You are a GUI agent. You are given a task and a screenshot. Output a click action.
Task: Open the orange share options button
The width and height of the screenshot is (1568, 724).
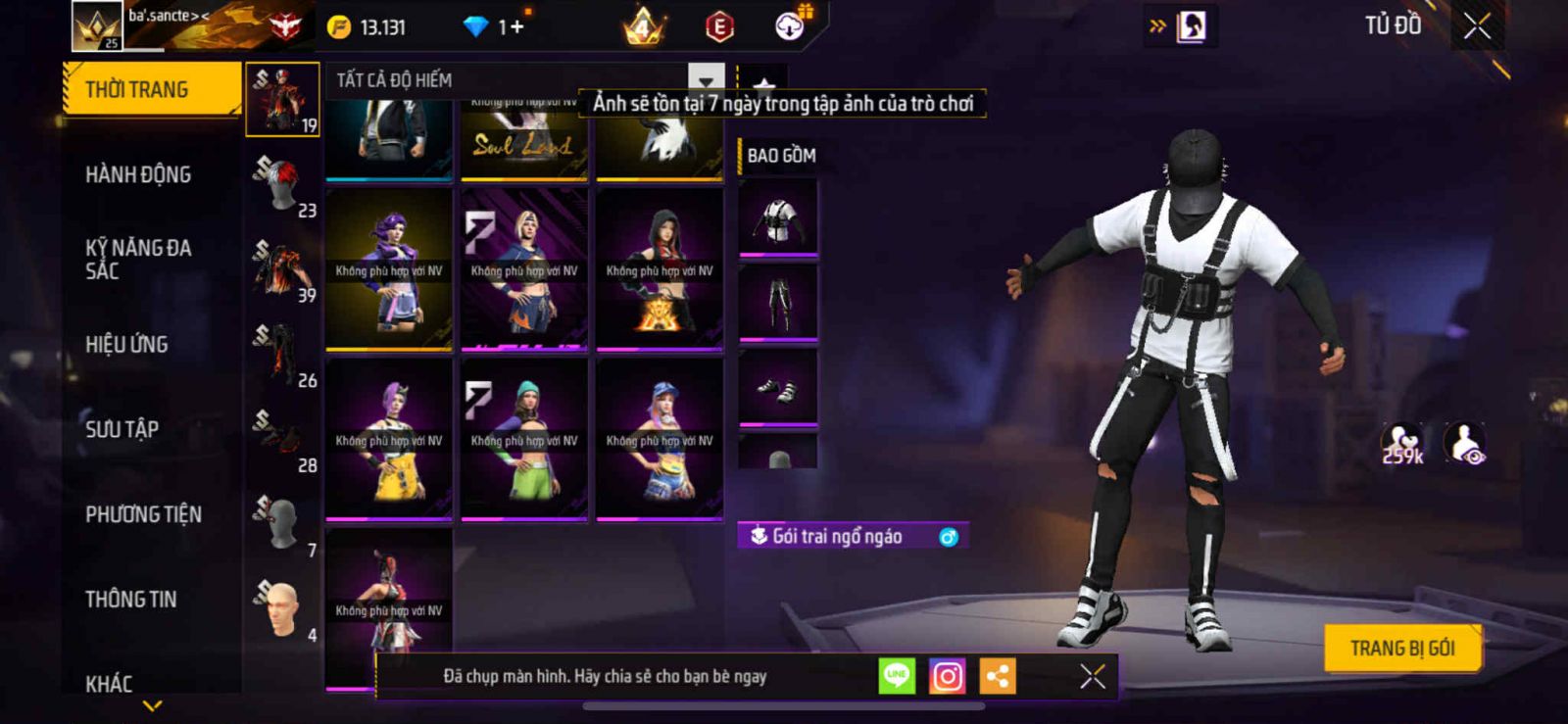click(998, 676)
